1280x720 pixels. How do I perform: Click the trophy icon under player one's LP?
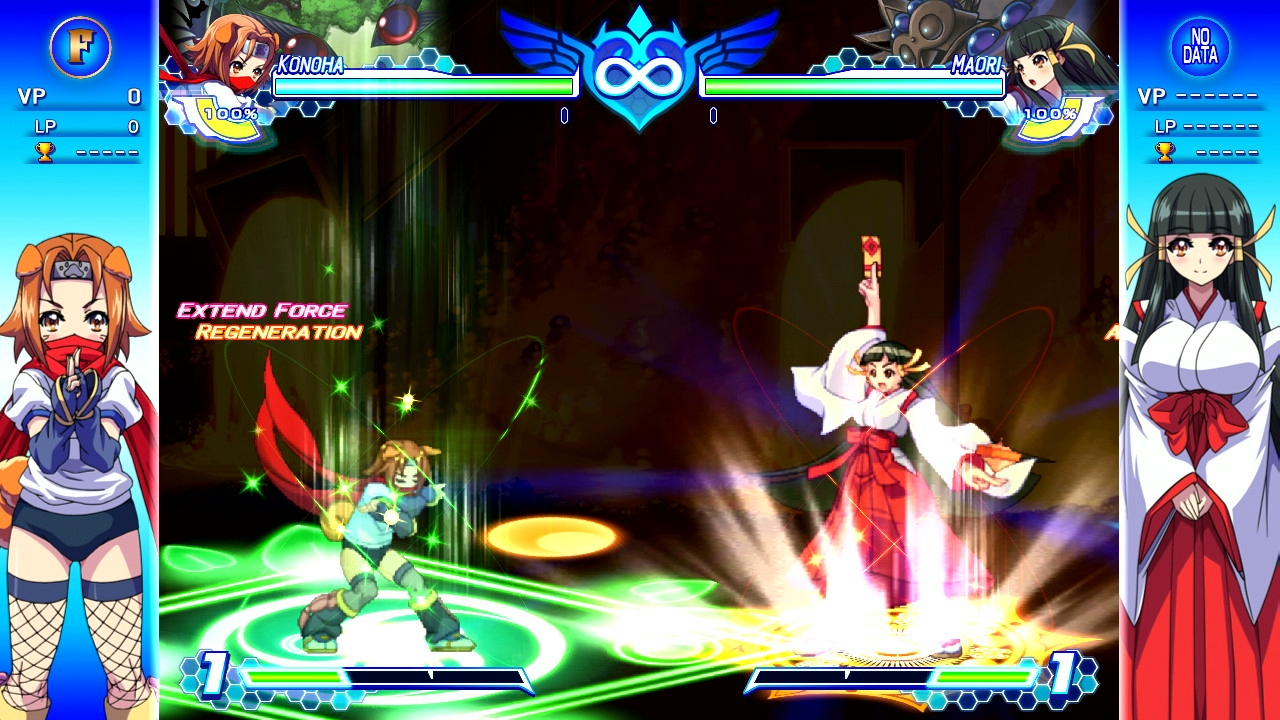coord(45,152)
